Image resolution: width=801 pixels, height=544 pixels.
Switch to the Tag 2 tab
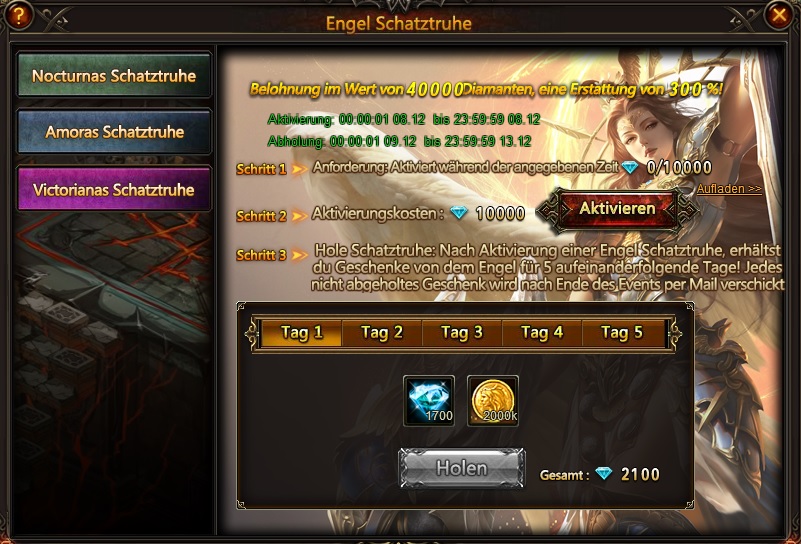(x=382, y=333)
